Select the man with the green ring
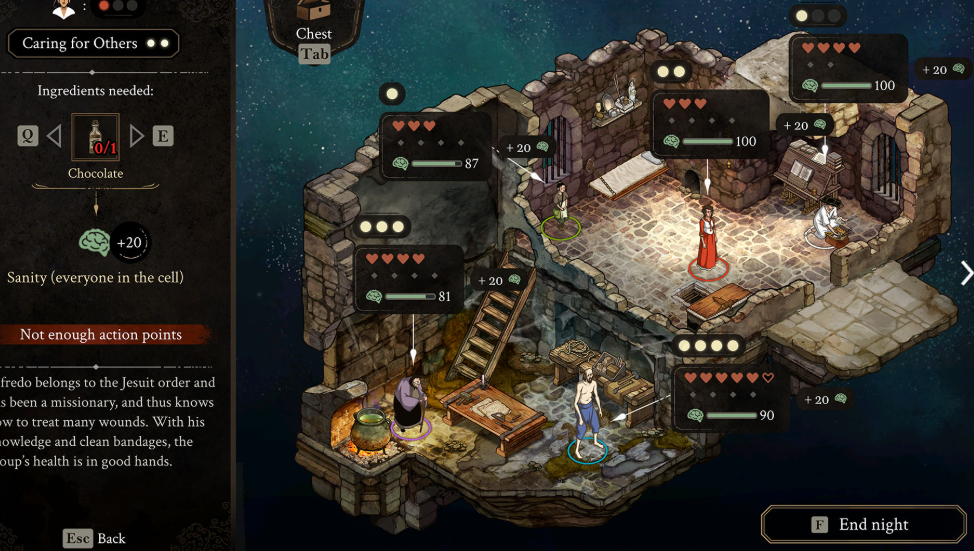Screen dimensions: 974x551 [562, 205]
